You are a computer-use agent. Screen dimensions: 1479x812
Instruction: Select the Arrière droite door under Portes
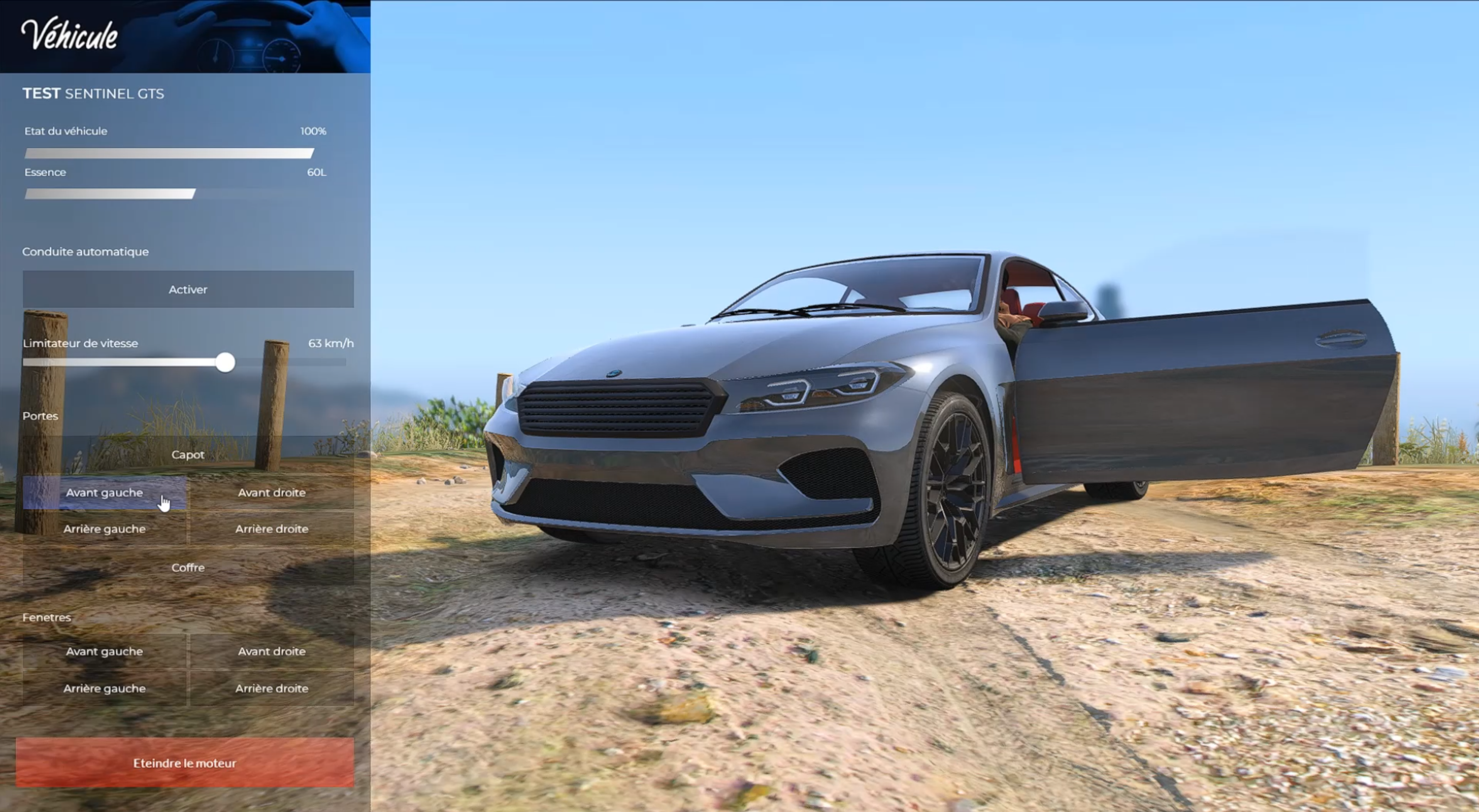coord(272,528)
